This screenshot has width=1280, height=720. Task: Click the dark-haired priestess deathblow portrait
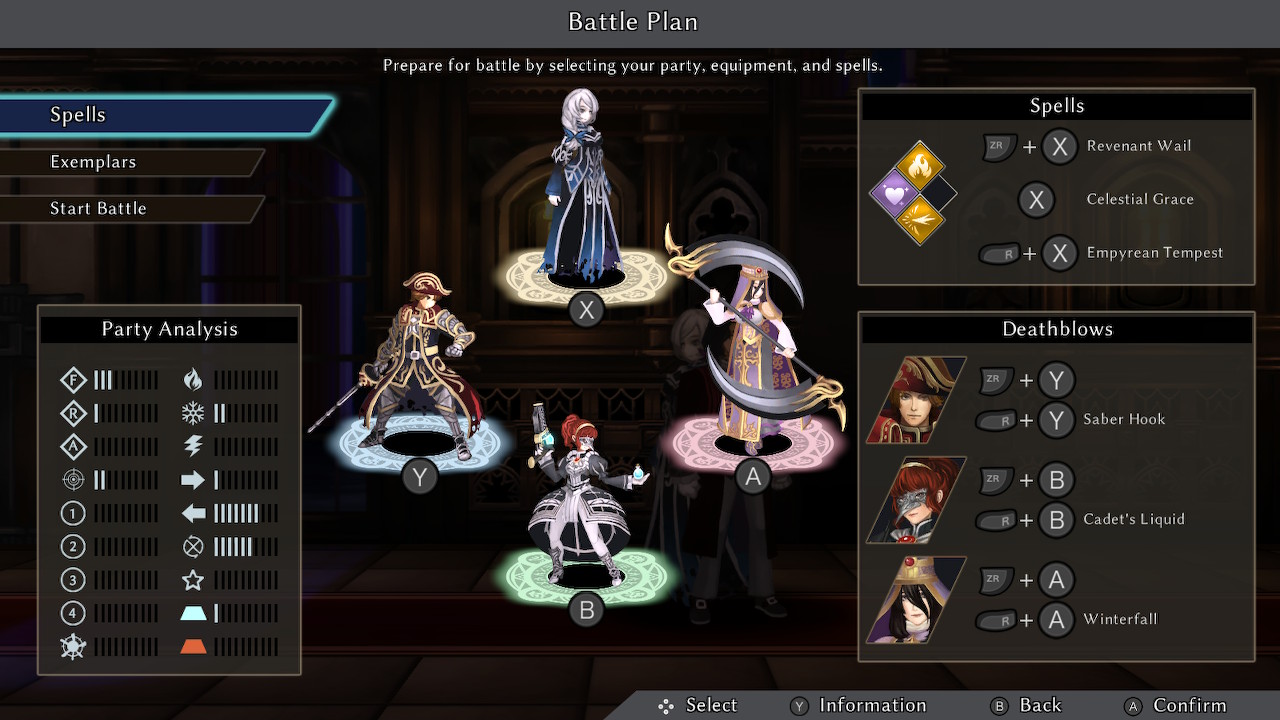916,600
